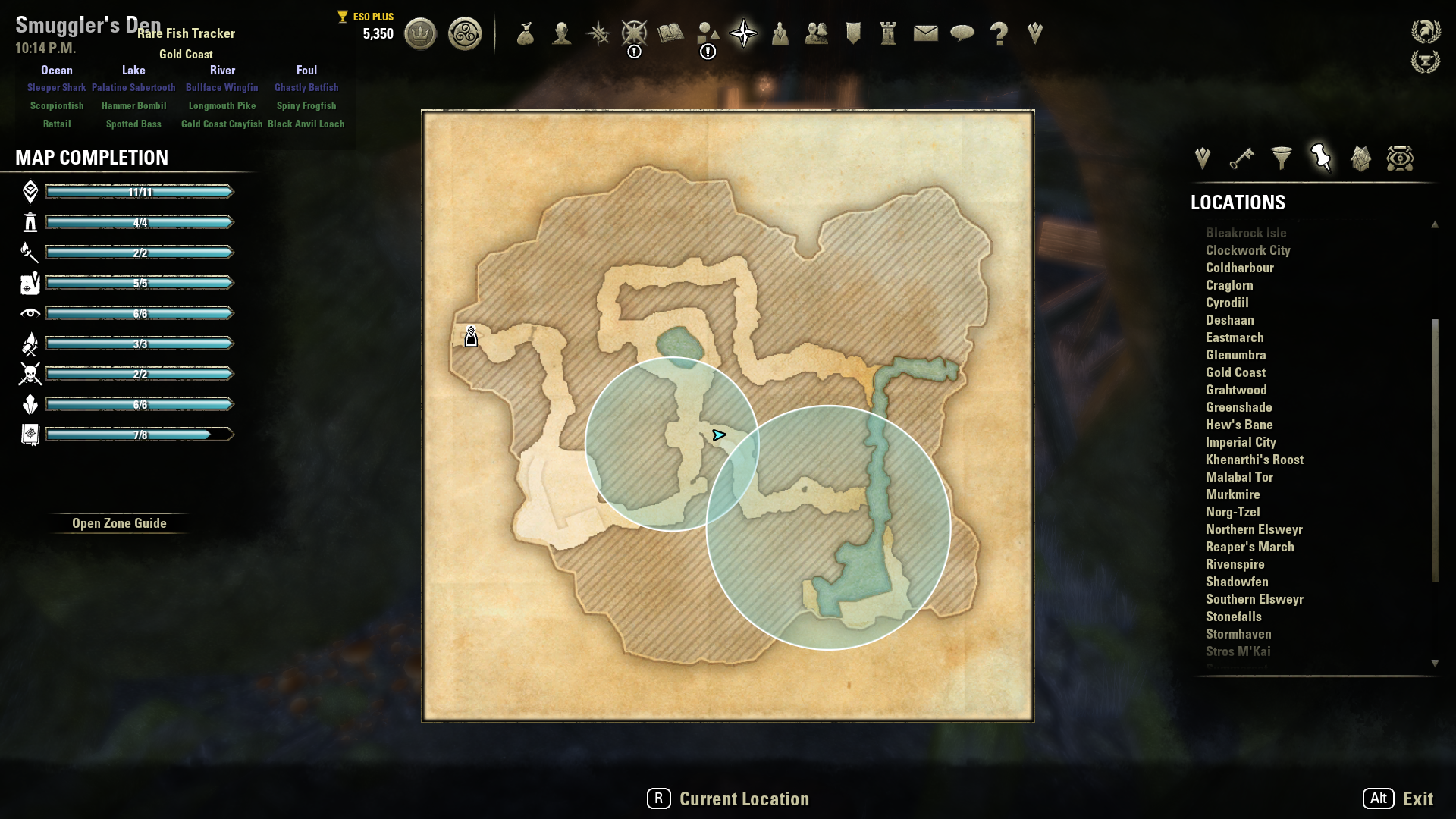Choose Imperial City from locations
Screen dimensions: 1456x819
1241,442
